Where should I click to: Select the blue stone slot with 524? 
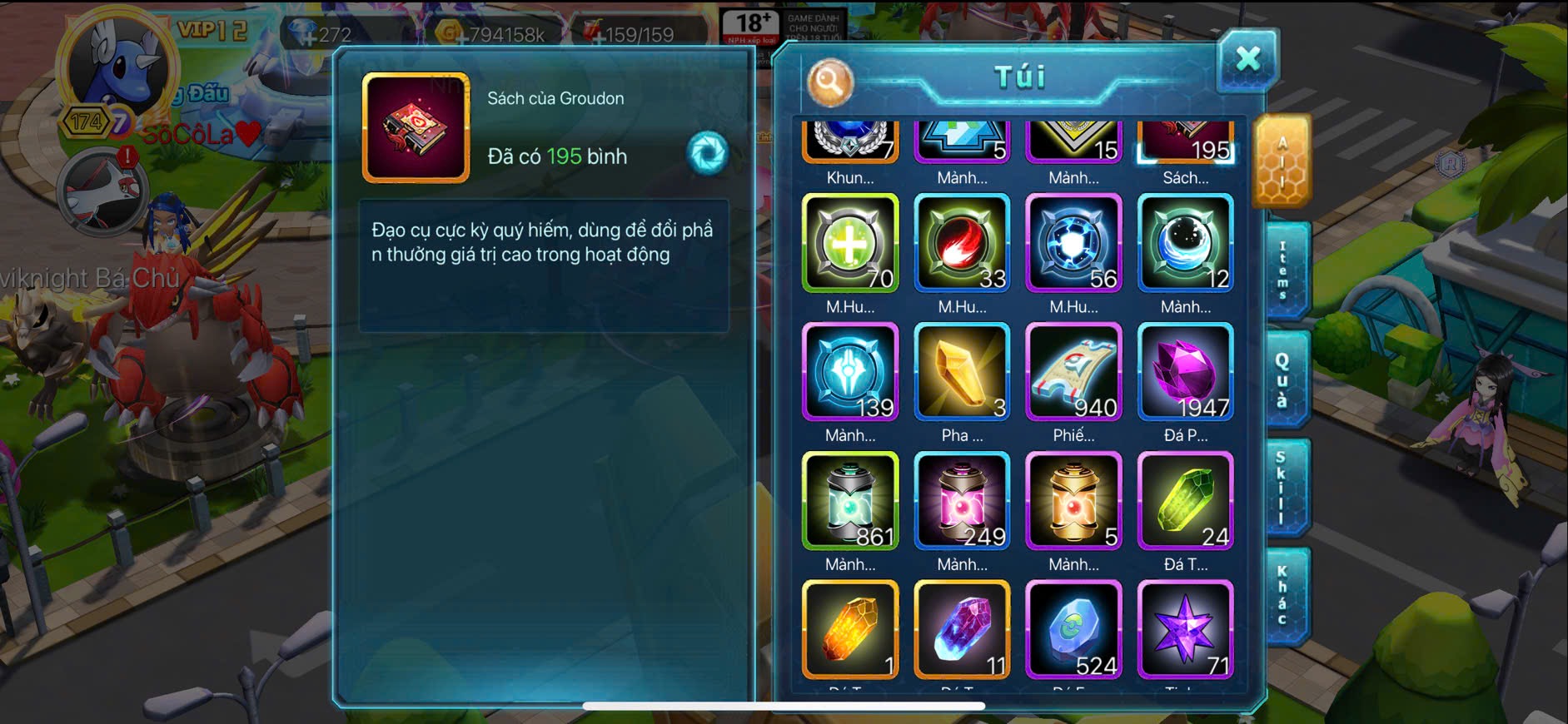click(x=1073, y=629)
